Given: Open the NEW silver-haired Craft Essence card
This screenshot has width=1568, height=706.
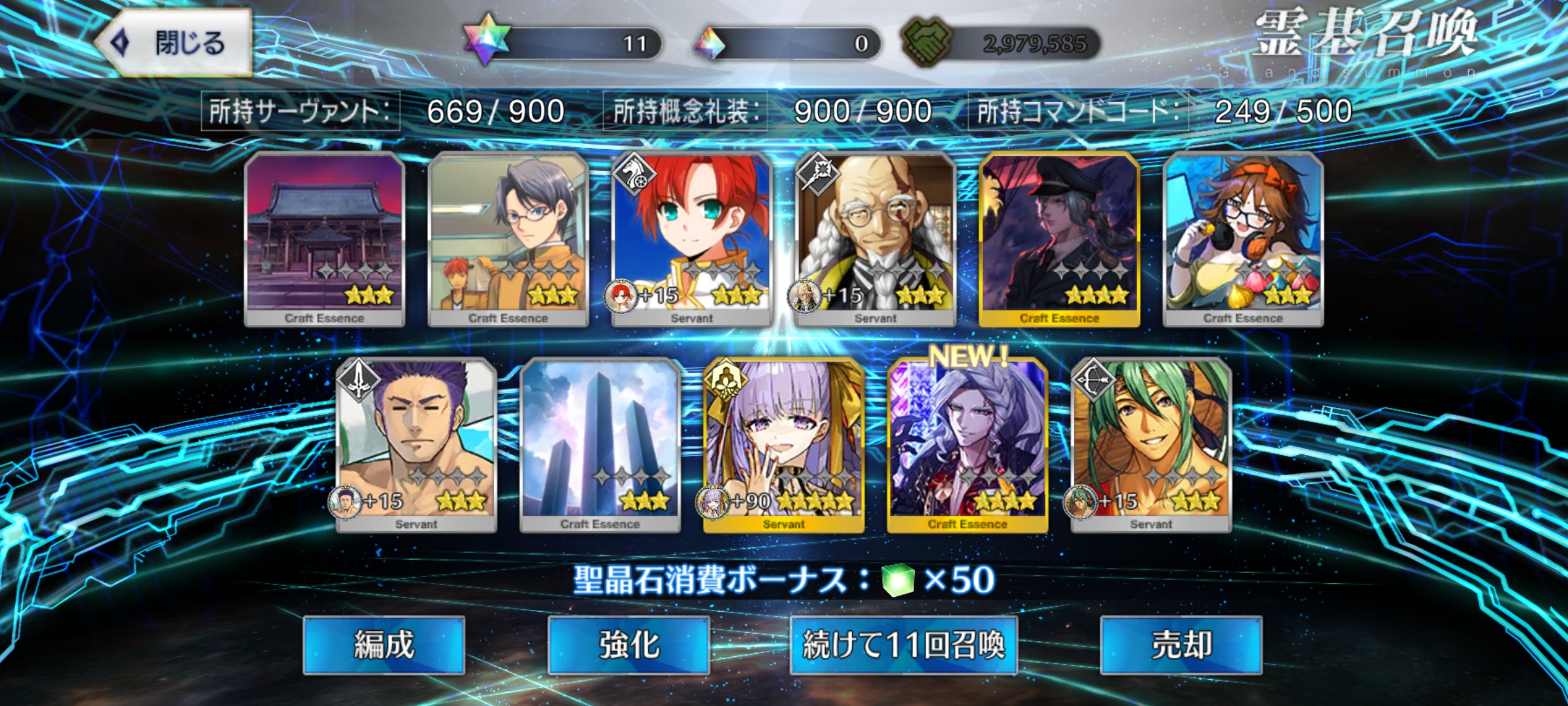Looking at the screenshot, I should click(x=968, y=445).
